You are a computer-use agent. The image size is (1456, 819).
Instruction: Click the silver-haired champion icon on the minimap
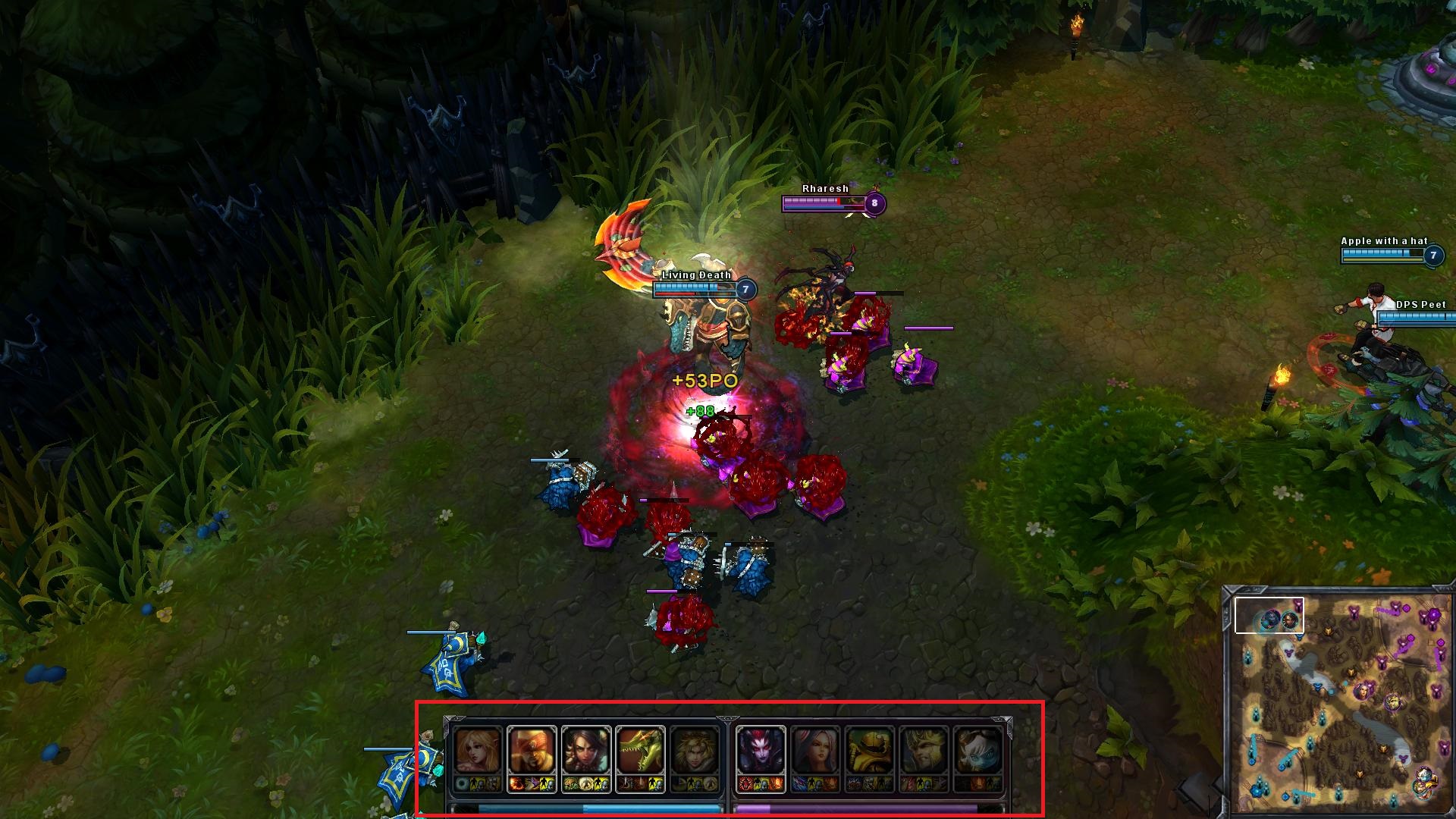click(x=1363, y=691)
